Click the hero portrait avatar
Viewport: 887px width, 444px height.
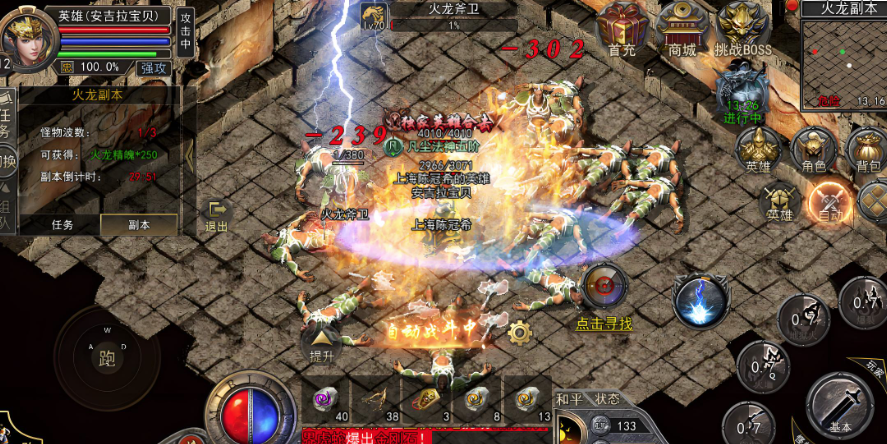tap(25, 38)
